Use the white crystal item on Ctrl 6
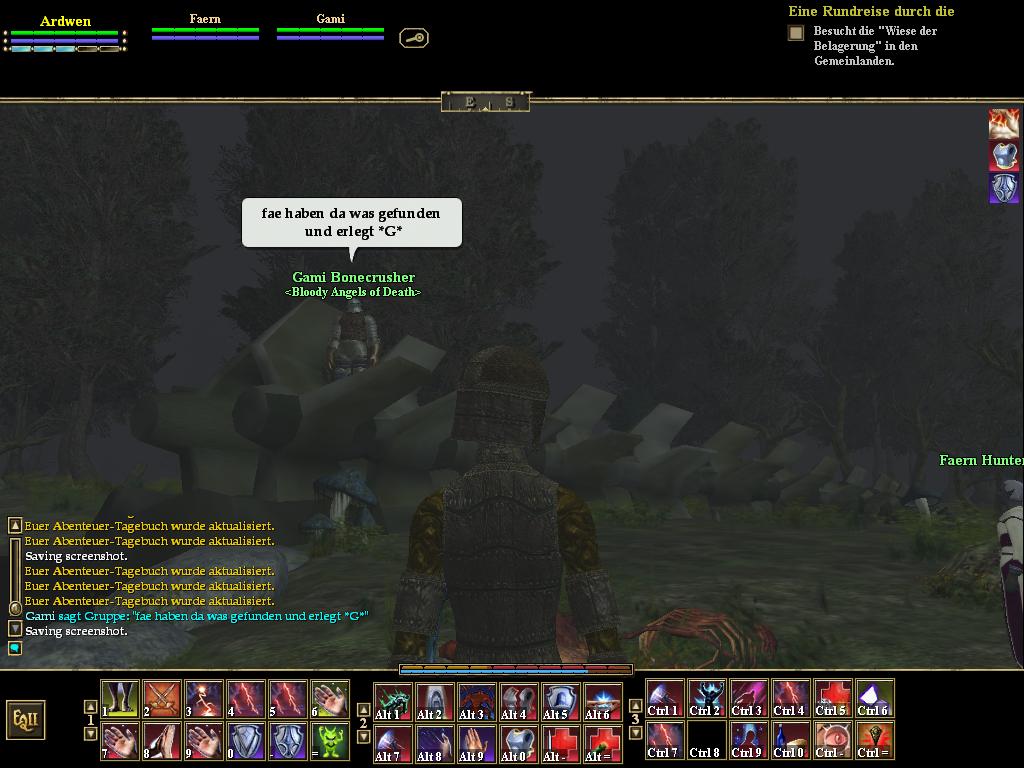 point(875,698)
